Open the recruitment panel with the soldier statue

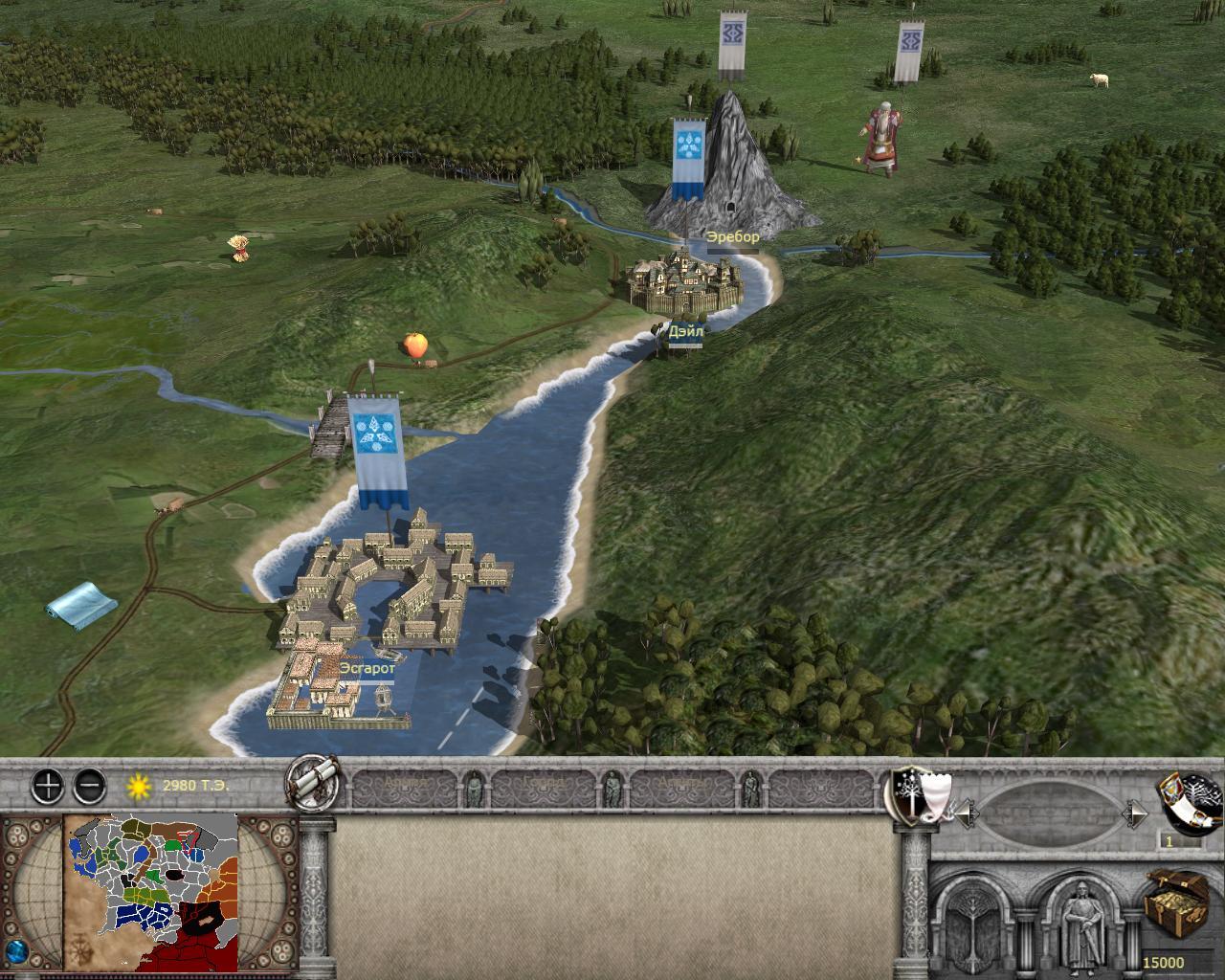(1082, 921)
